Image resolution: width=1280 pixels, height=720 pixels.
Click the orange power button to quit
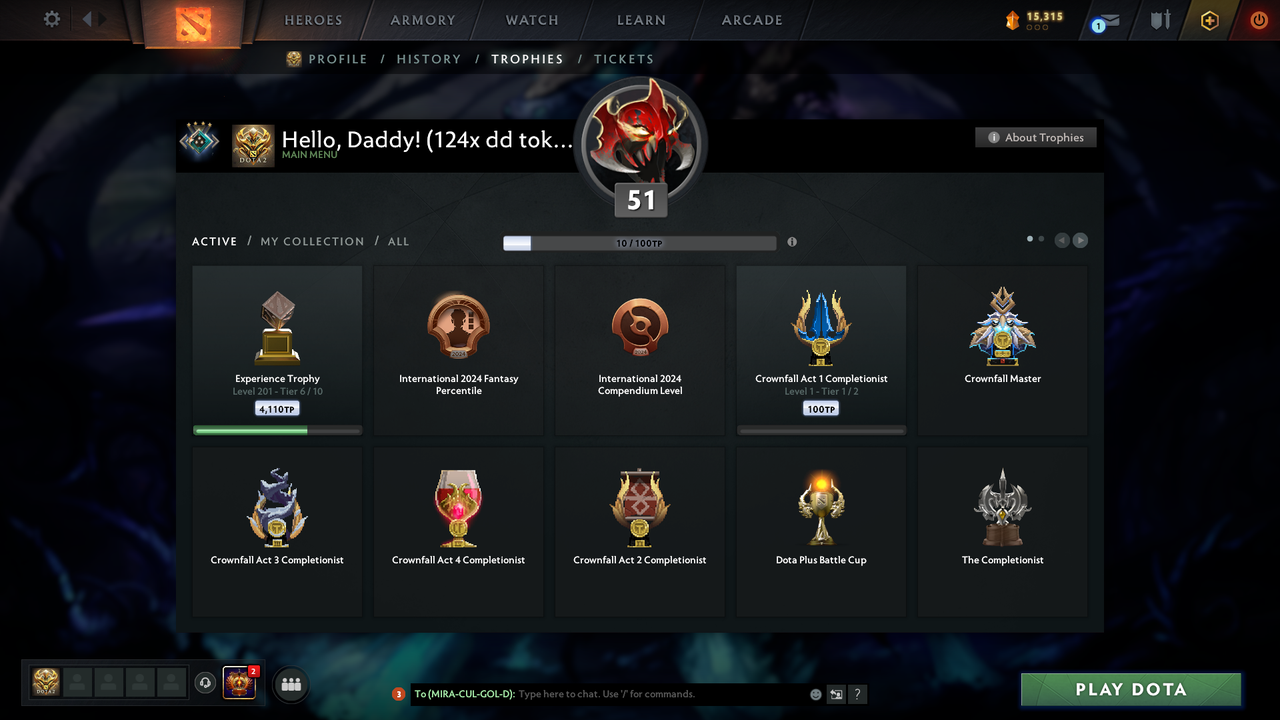click(1259, 19)
